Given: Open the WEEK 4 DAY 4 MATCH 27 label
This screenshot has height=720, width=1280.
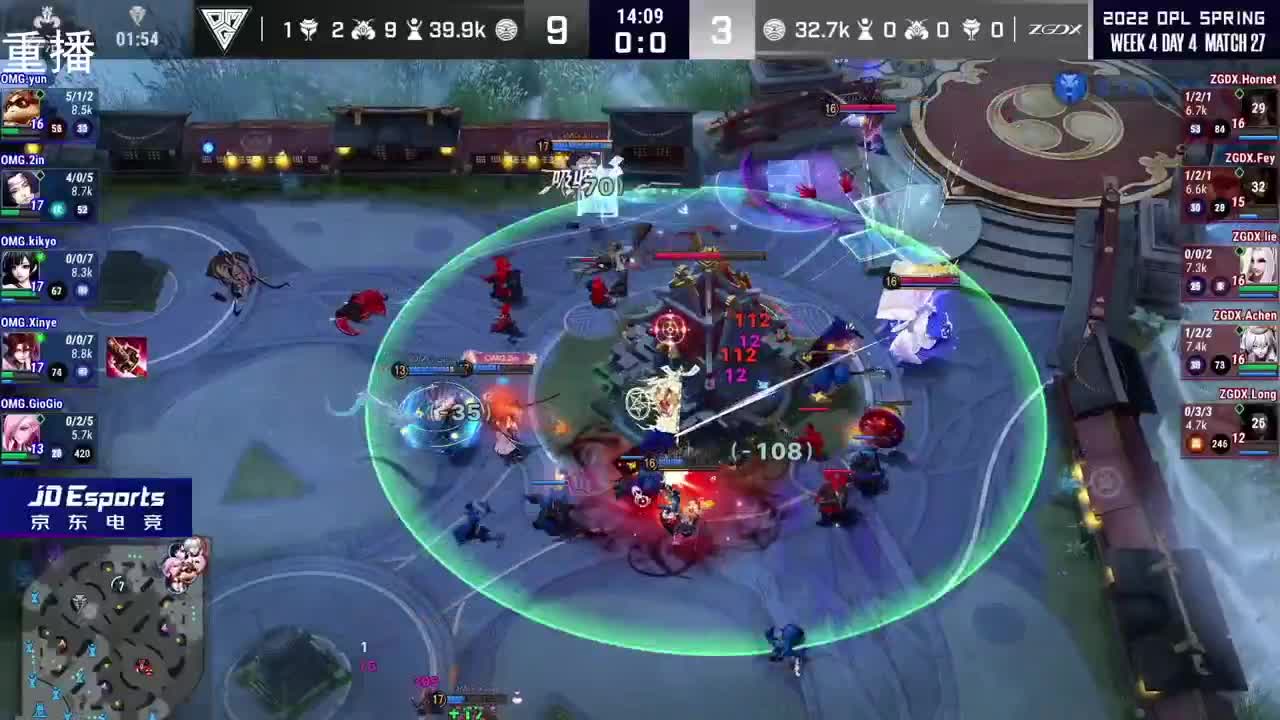Looking at the screenshot, I should click(x=1190, y=44).
